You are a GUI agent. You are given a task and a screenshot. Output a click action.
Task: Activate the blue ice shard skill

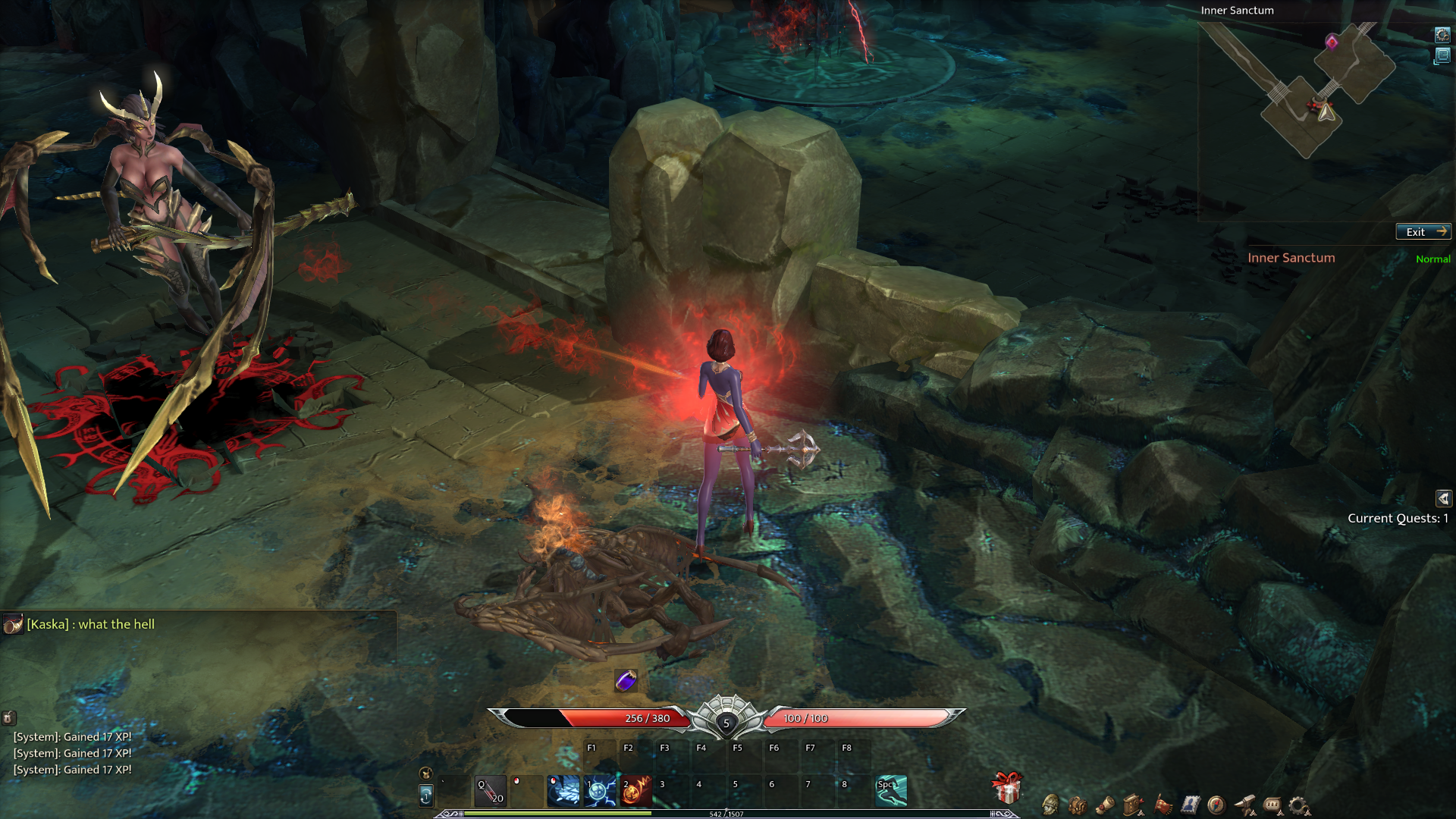tap(563, 791)
